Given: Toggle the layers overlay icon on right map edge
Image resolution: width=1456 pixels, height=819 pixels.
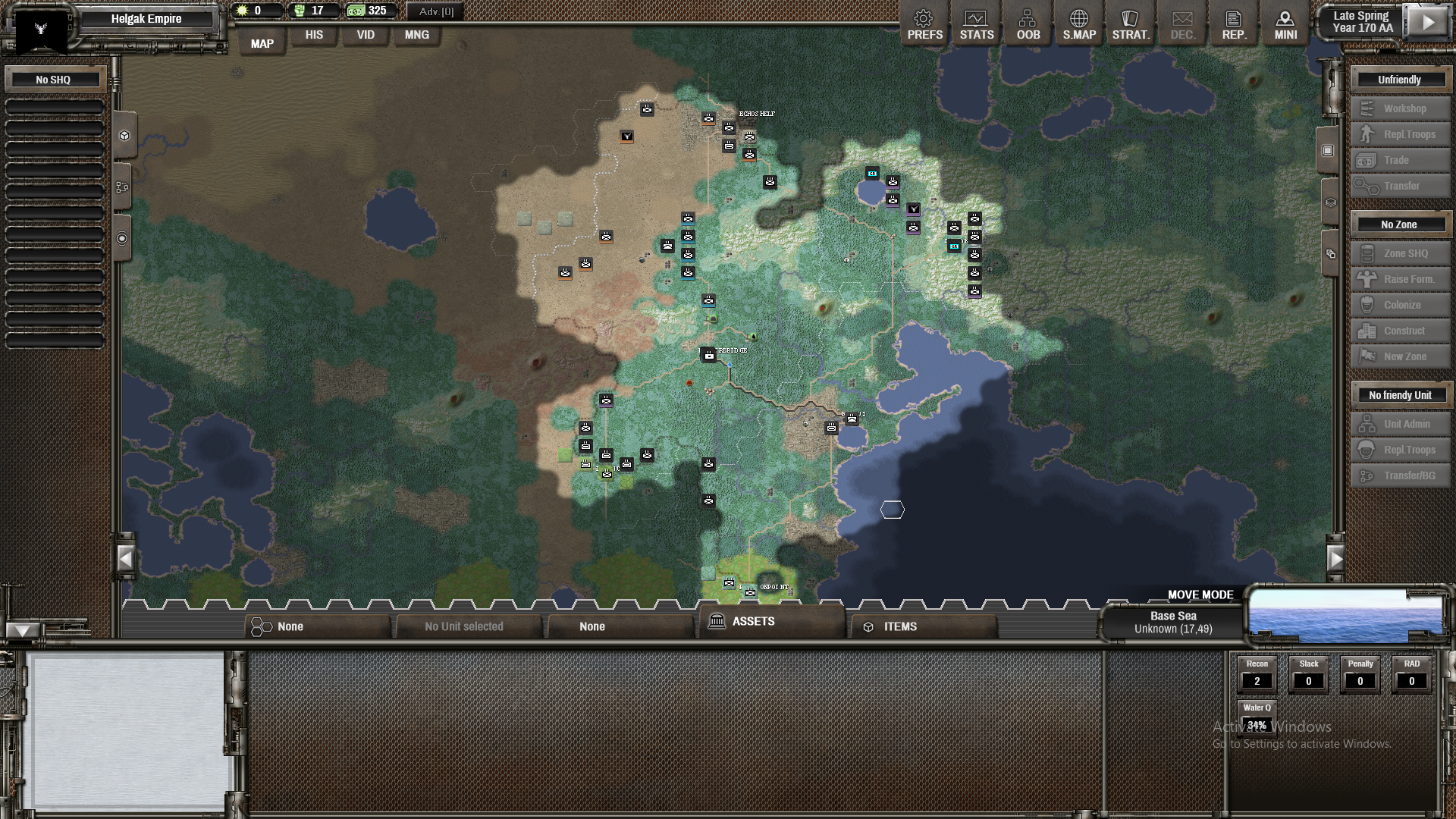Looking at the screenshot, I should (x=1326, y=201).
